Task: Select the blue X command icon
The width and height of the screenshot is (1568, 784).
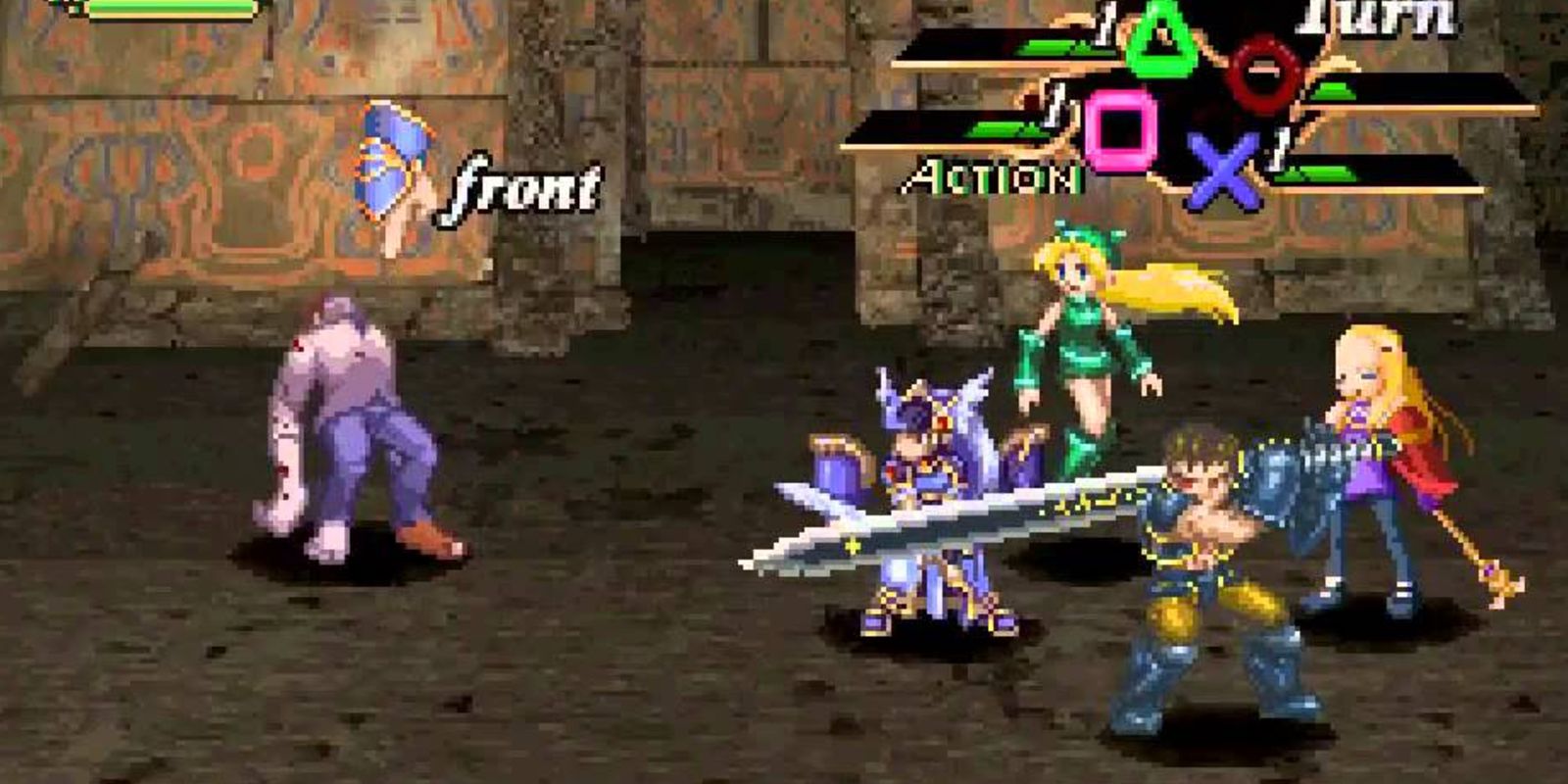Action: click(1225, 172)
